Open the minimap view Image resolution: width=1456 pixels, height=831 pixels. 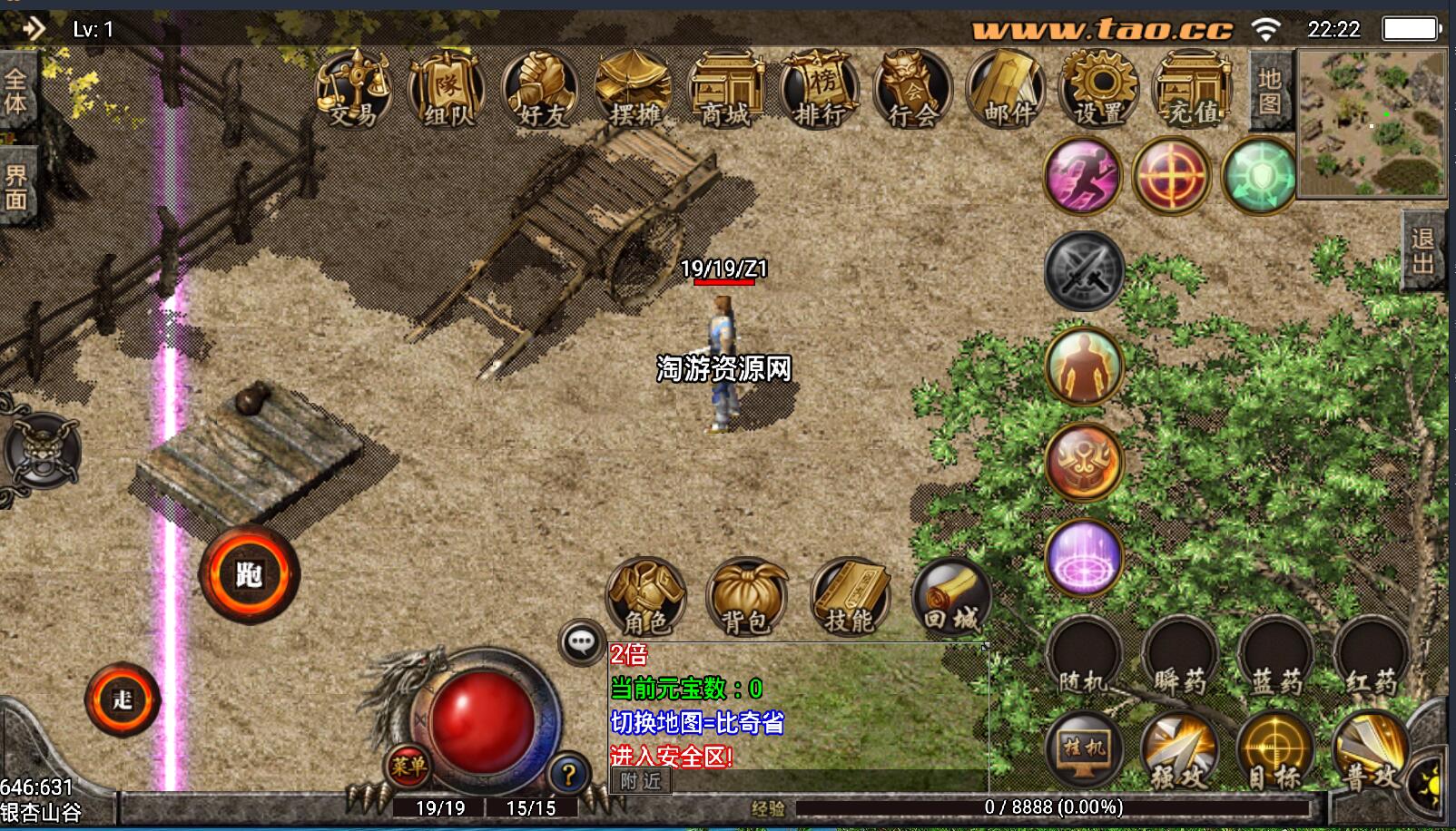coord(1372,123)
